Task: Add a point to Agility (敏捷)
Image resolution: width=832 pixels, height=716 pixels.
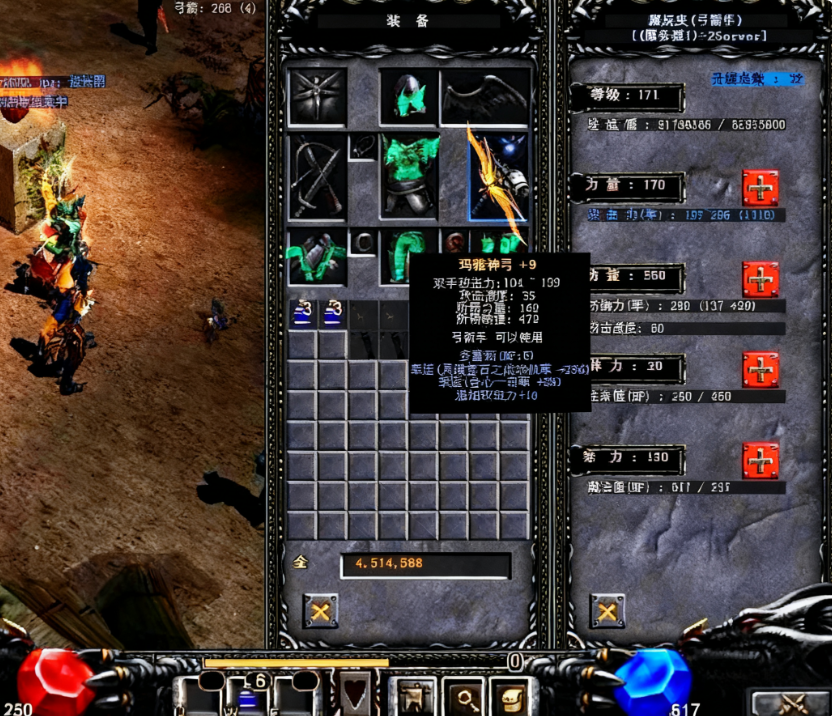Action: (760, 279)
